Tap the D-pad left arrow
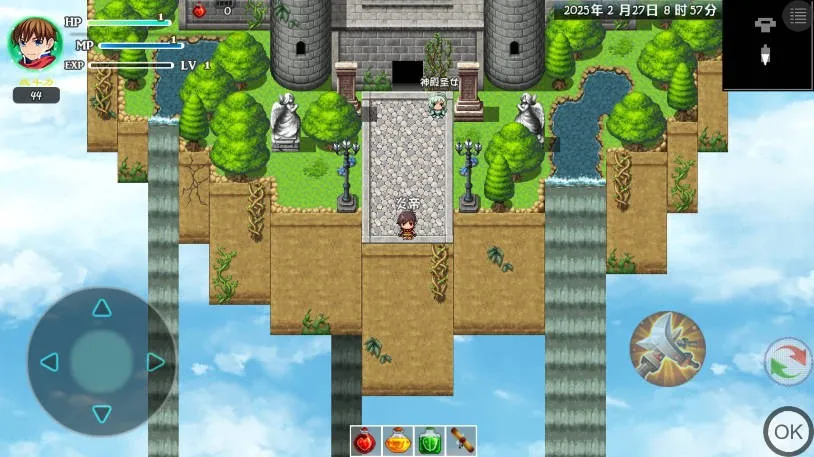This screenshot has width=814, height=457. [49, 361]
